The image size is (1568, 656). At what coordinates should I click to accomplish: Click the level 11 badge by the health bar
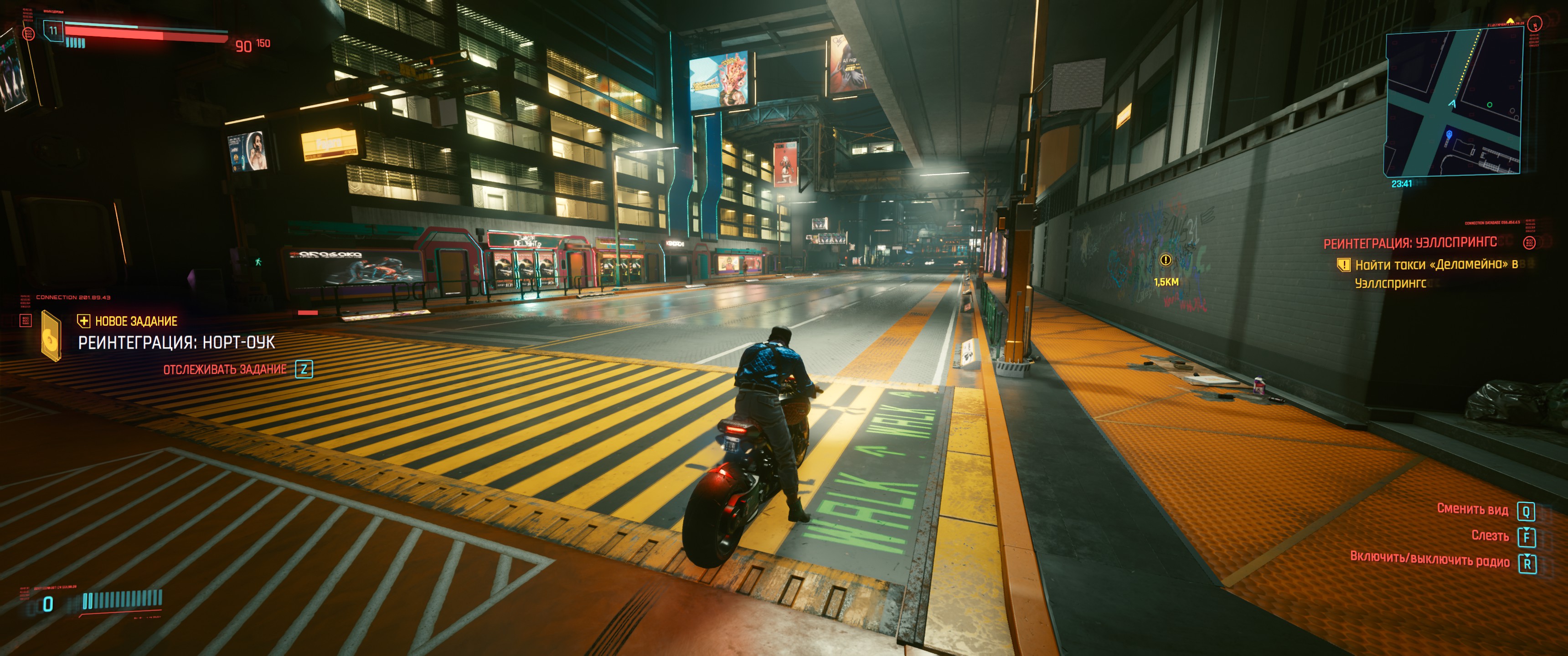pos(54,30)
